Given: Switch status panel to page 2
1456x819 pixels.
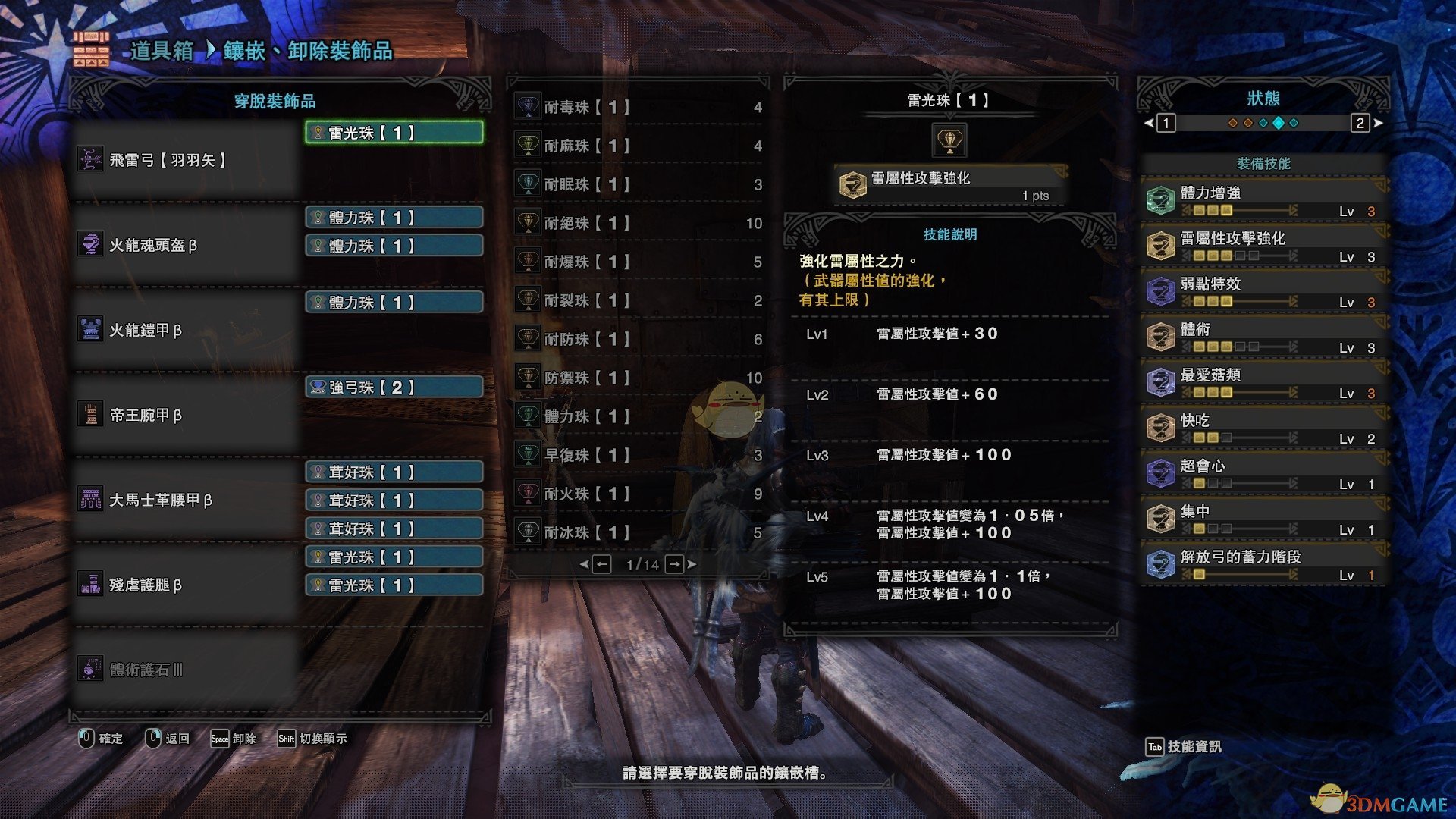Looking at the screenshot, I should coord(1360,123).
